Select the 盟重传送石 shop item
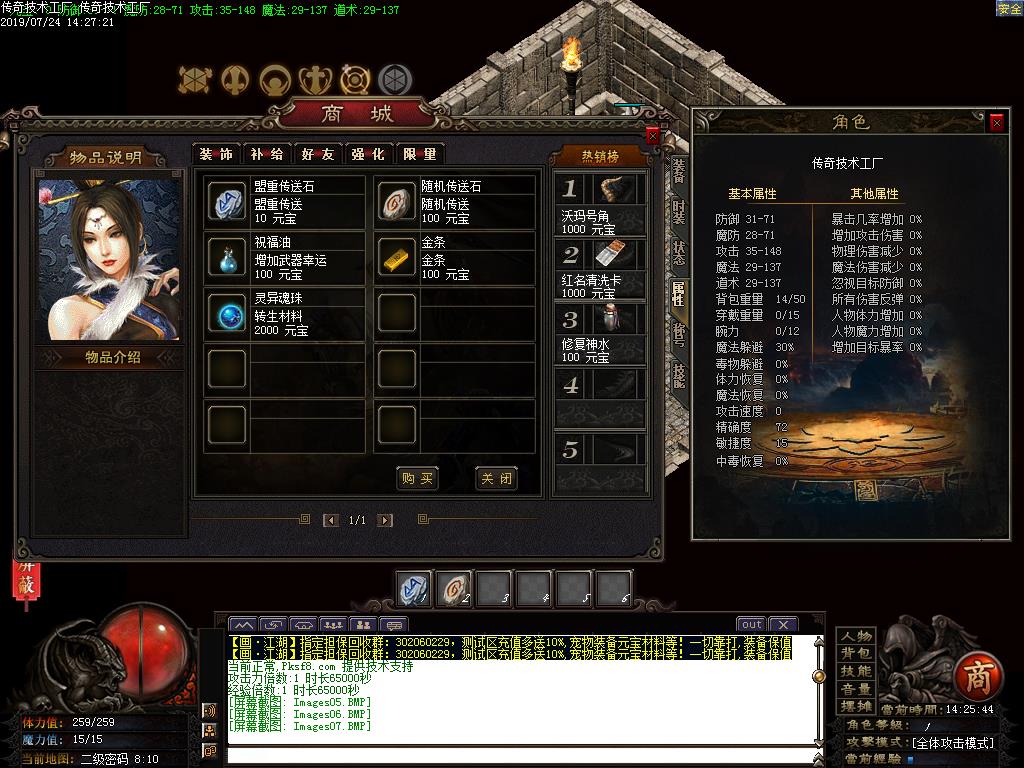1024x768 pixels. pyautogui.click(x=226, y=202)
